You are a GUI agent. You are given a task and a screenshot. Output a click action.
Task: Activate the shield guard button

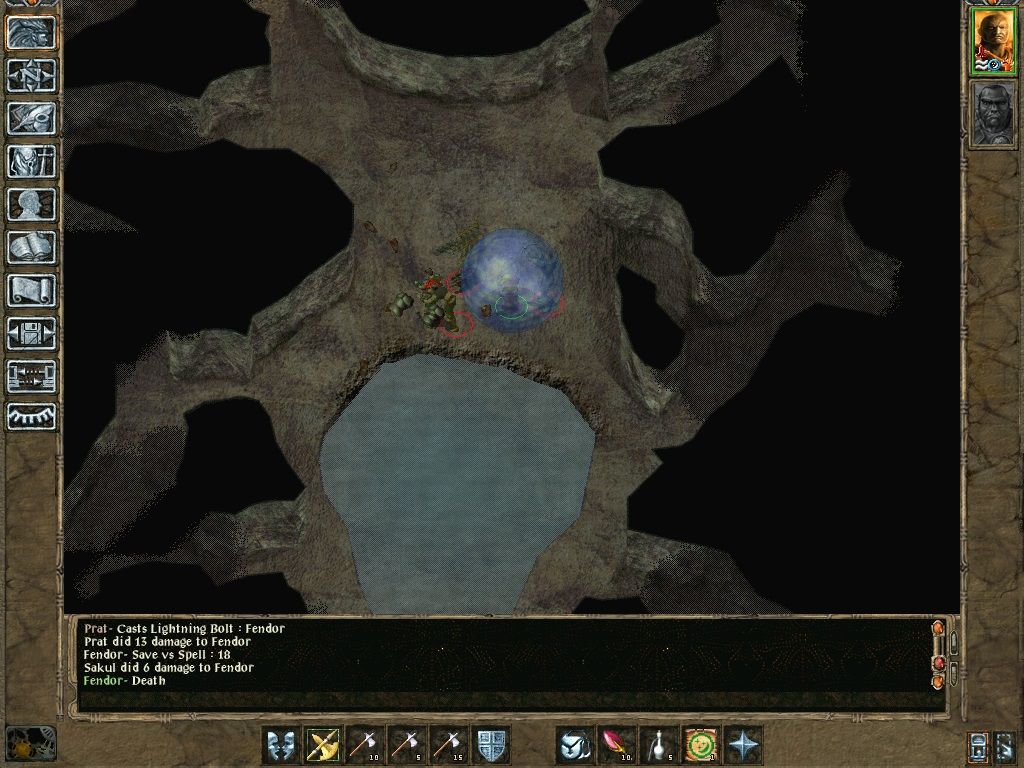490,745
